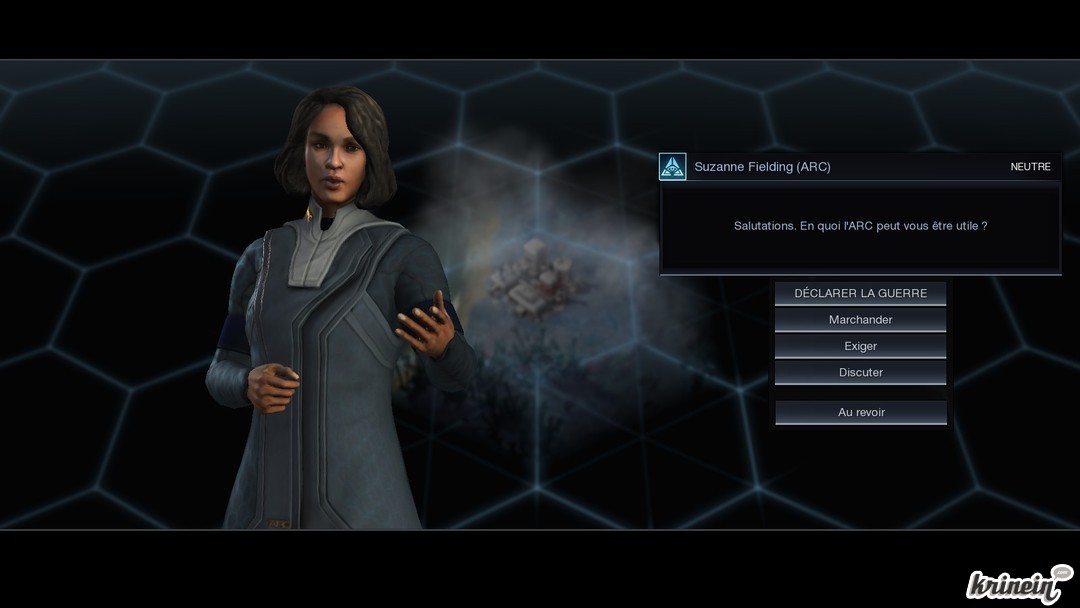
Task: Choose DÉCLARER LA GUERRE option
Action: [x=860, y=293]
